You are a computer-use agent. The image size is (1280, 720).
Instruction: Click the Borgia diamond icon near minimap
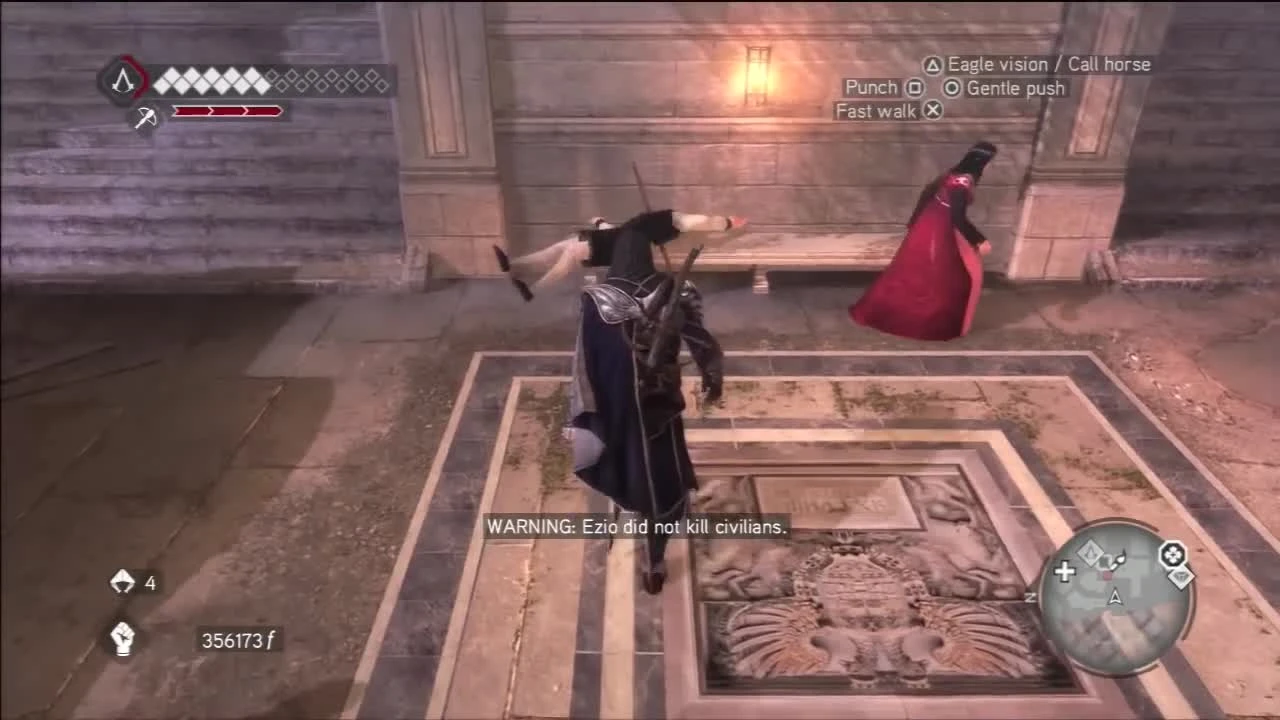point(1180,577)
